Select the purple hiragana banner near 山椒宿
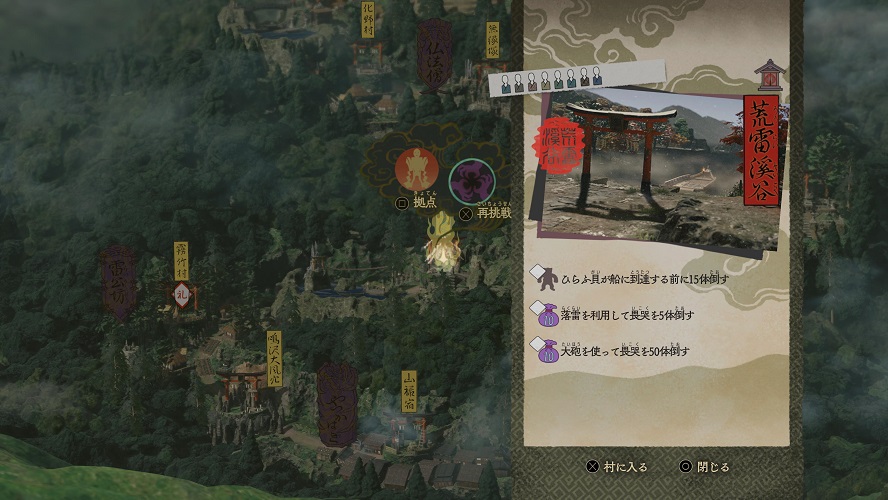Screen dimensions: 888x500 click(x=337, y=404)
